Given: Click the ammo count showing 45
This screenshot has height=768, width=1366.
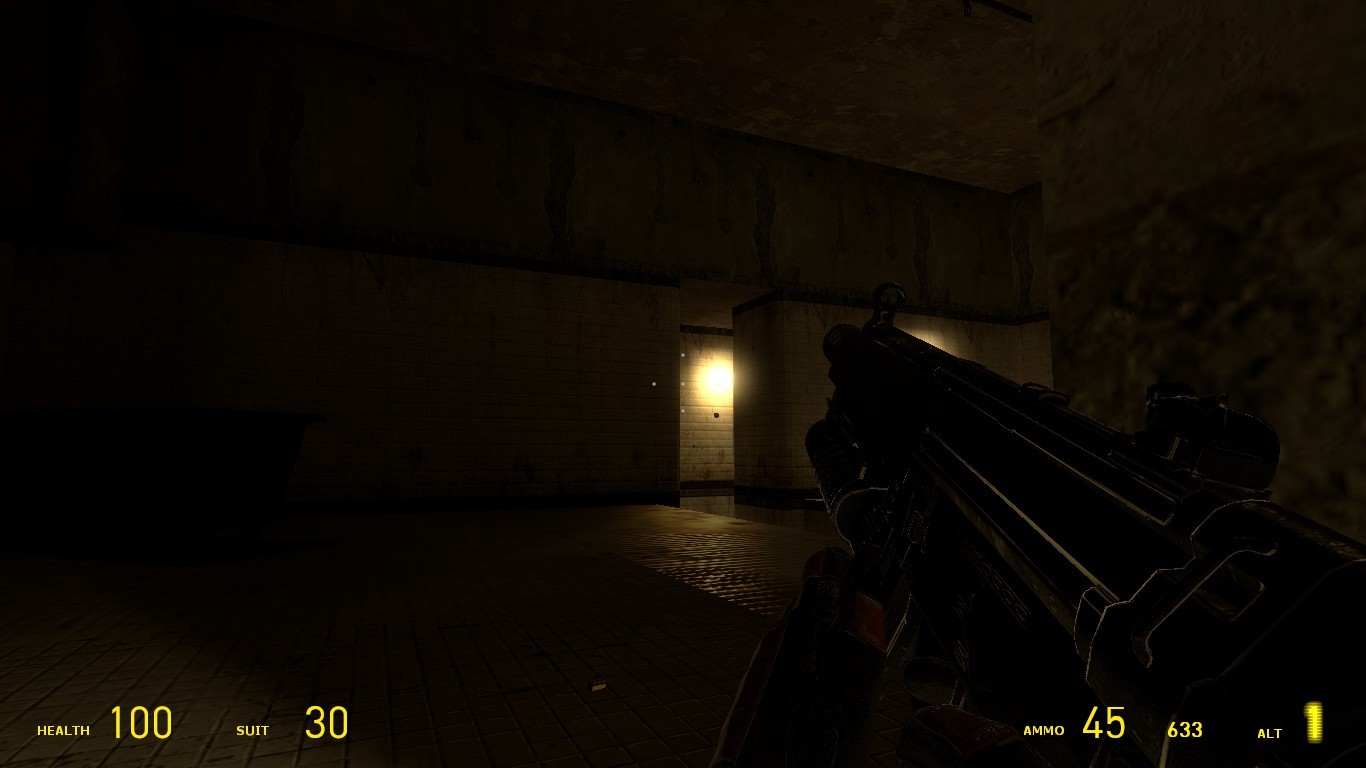Looking at the screenshot, I should pos(1105,722).
